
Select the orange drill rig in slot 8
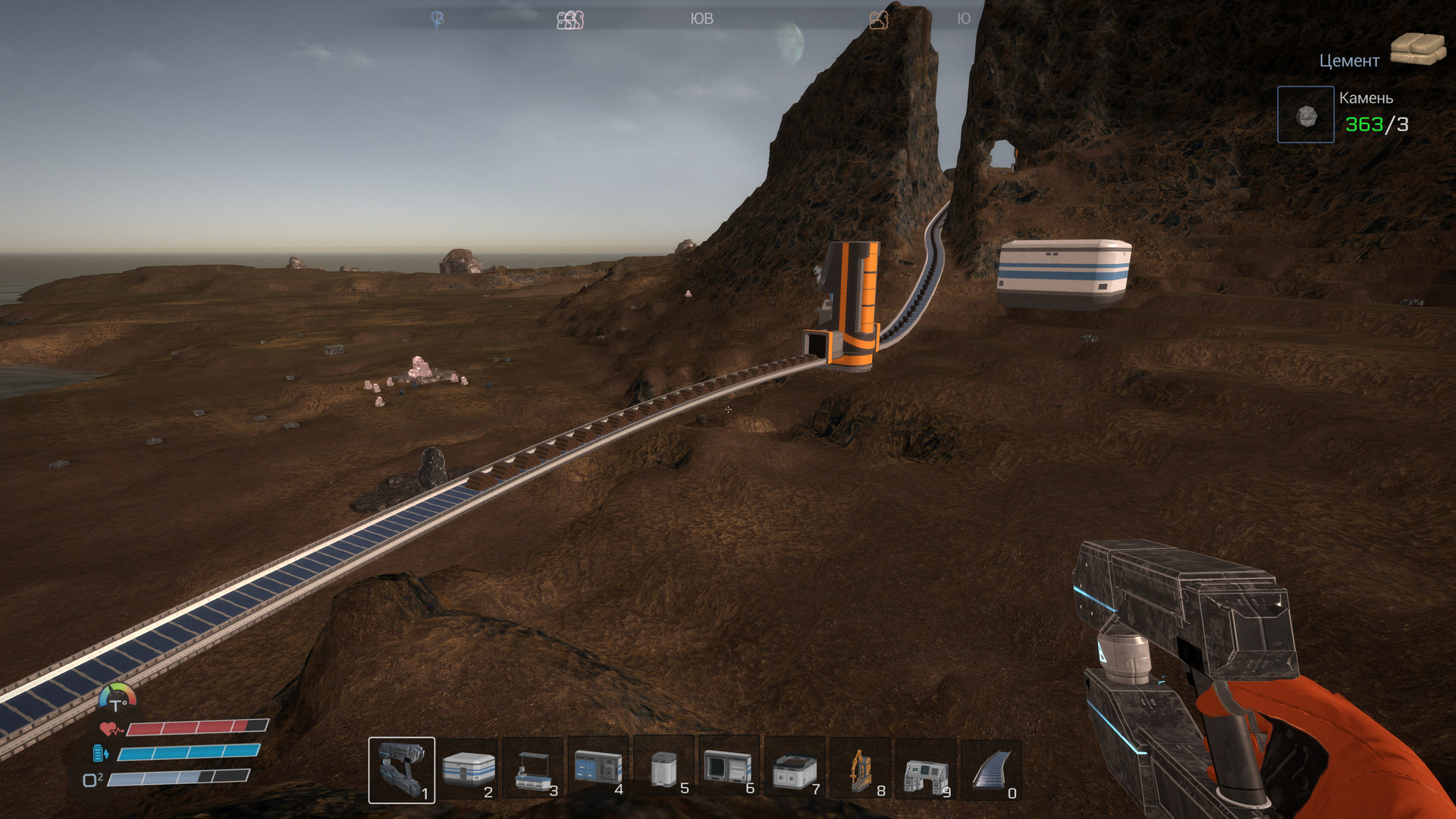click(860, 769)
